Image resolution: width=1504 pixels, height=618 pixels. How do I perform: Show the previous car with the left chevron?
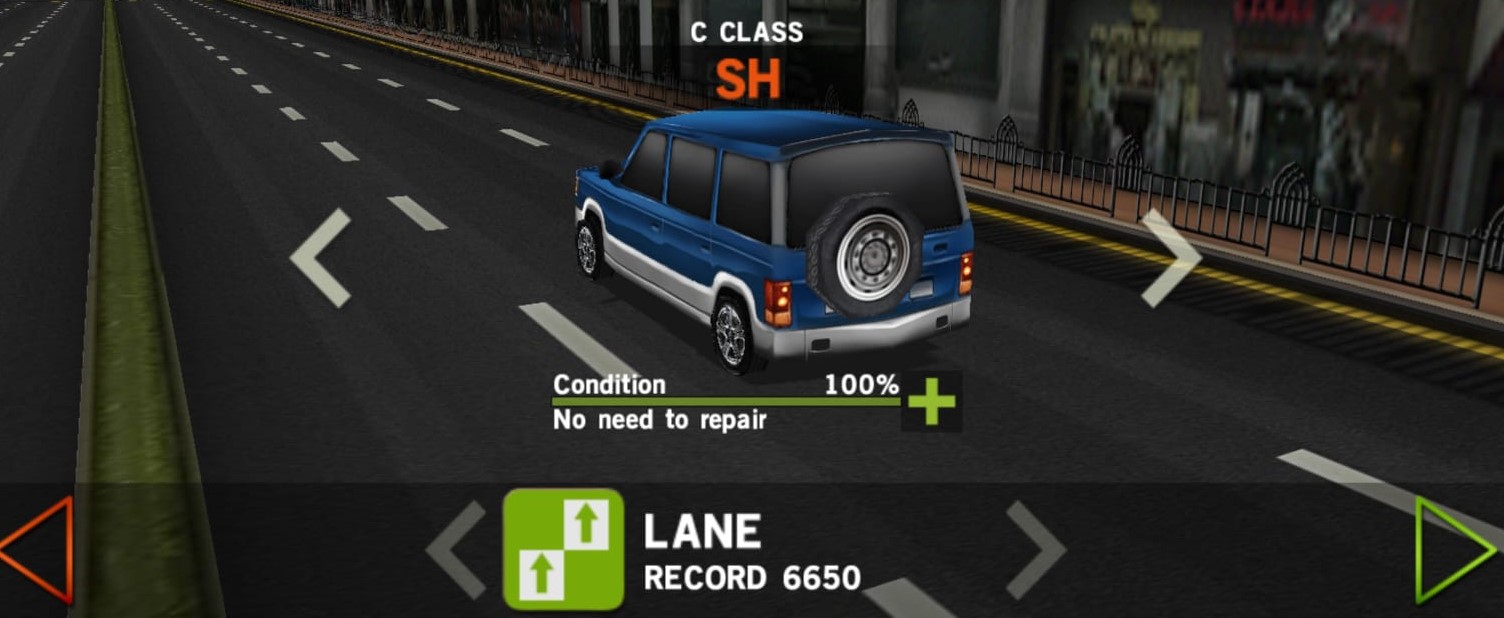[321, 257]
